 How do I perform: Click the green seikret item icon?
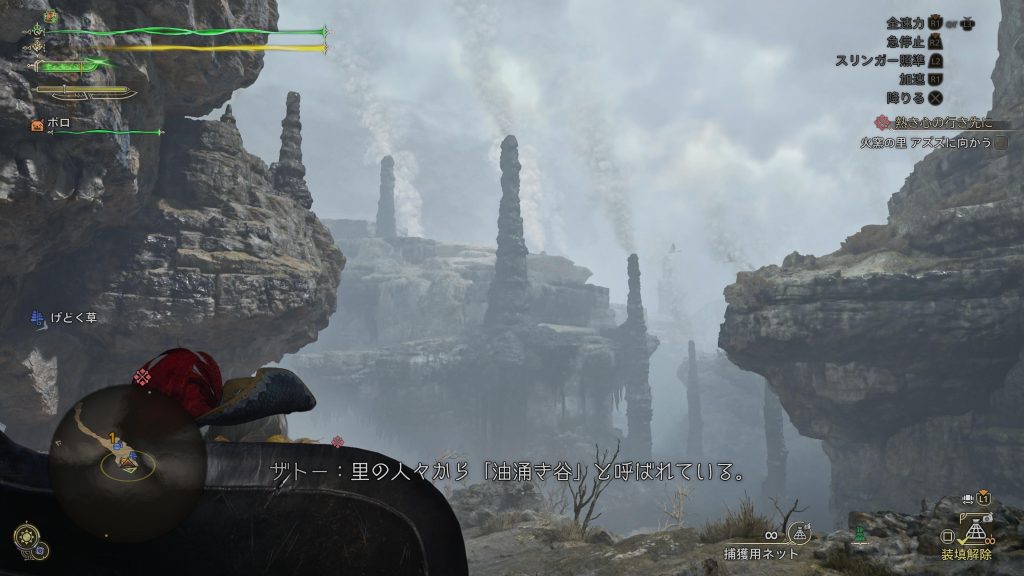(x=857, y=536)
